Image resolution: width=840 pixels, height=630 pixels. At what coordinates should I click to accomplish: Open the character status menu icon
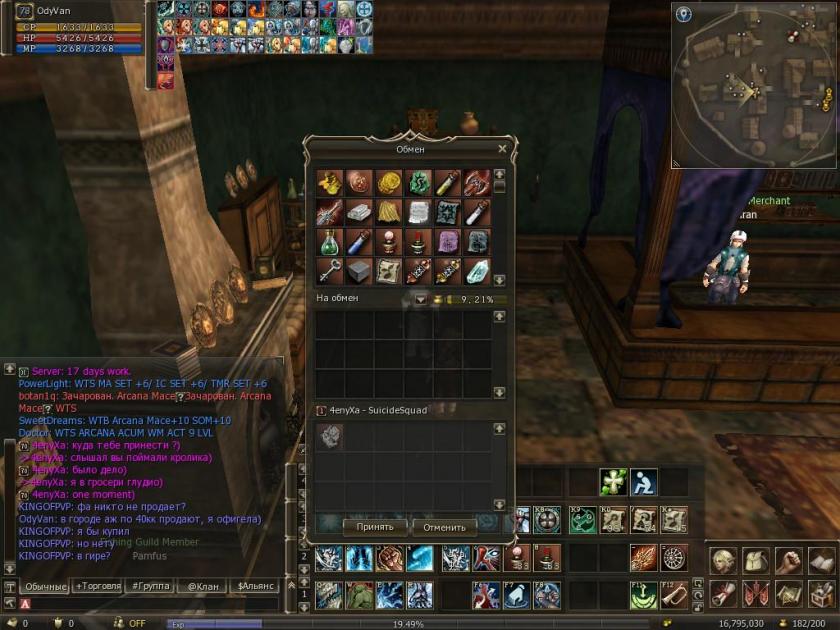pos(722,561)
